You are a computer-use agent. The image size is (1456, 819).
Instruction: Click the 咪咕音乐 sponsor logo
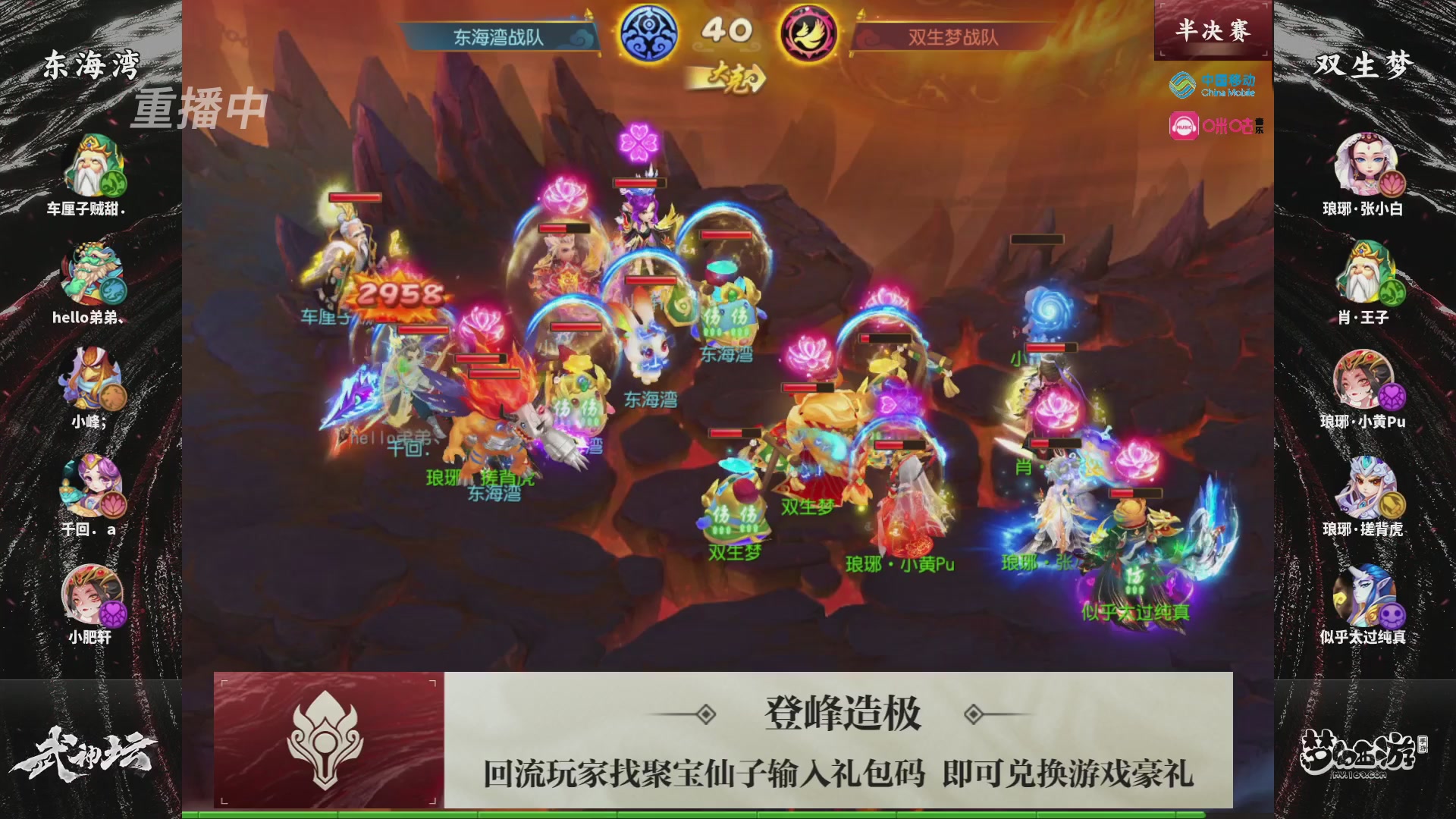[x=1212, y=124]
